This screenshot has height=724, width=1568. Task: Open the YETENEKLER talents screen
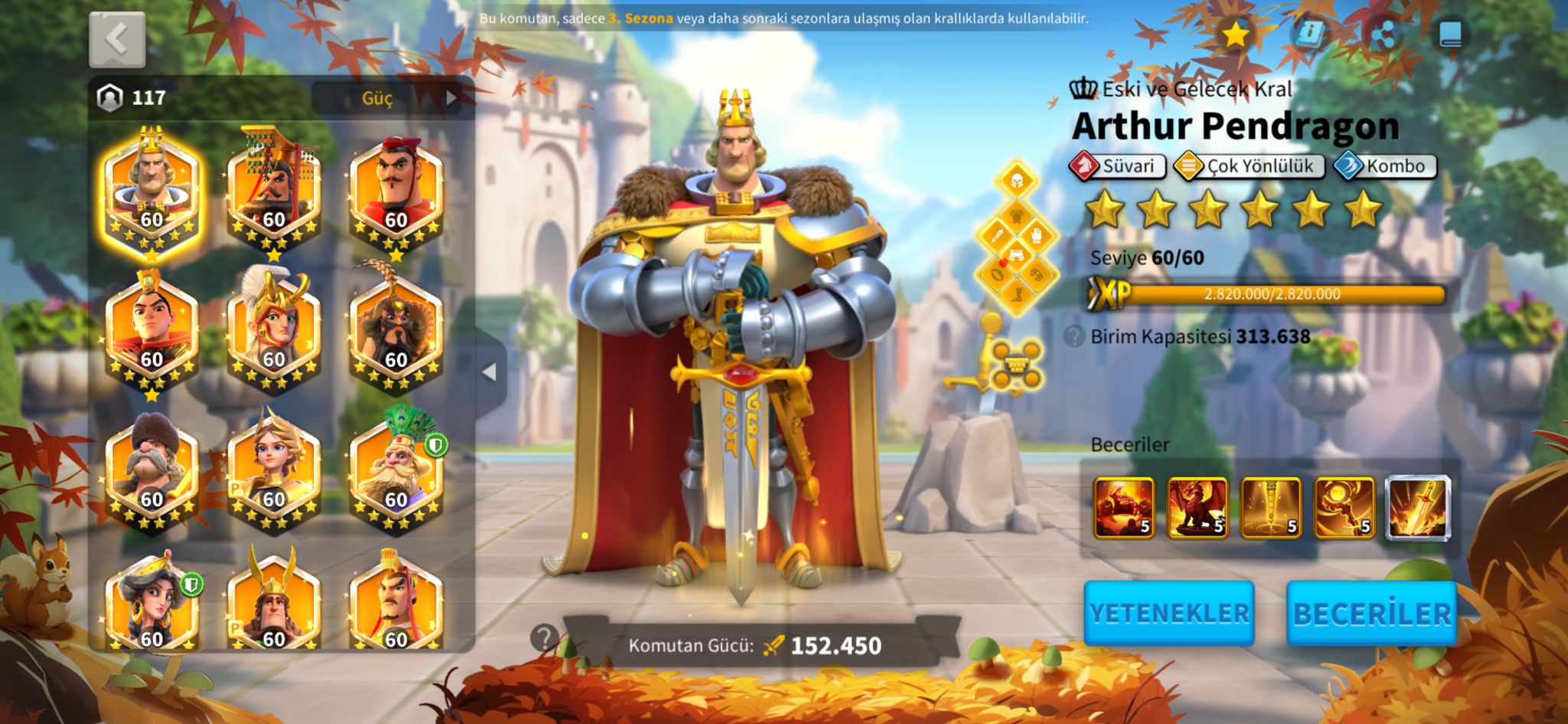point(1168,613)
